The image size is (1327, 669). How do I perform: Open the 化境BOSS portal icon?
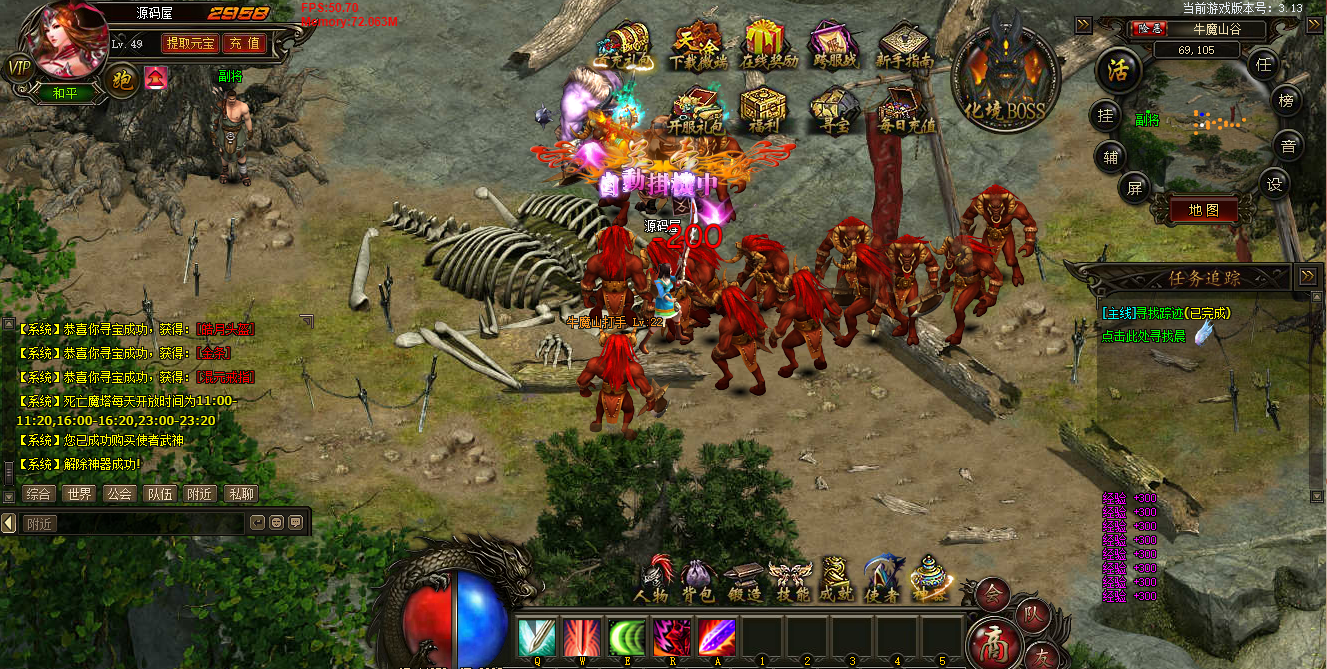(1004, 75)
